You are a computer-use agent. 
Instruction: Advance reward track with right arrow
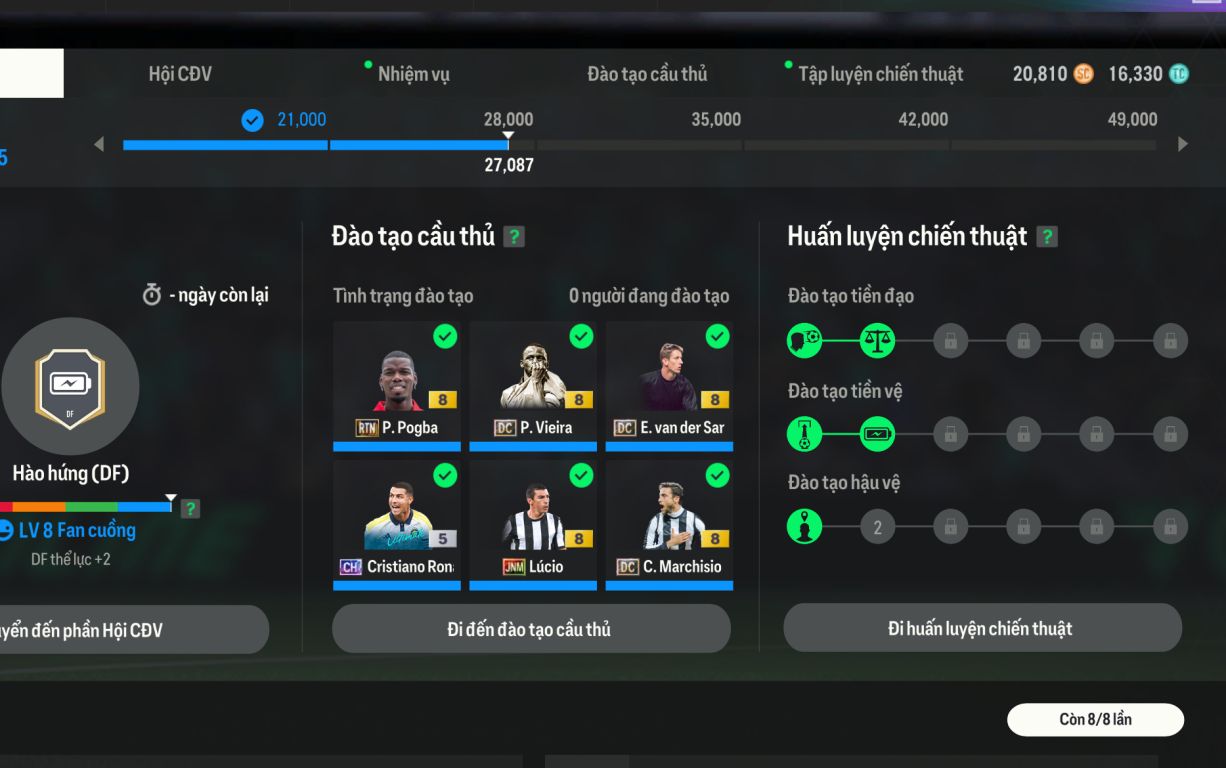coord(1183,144)
